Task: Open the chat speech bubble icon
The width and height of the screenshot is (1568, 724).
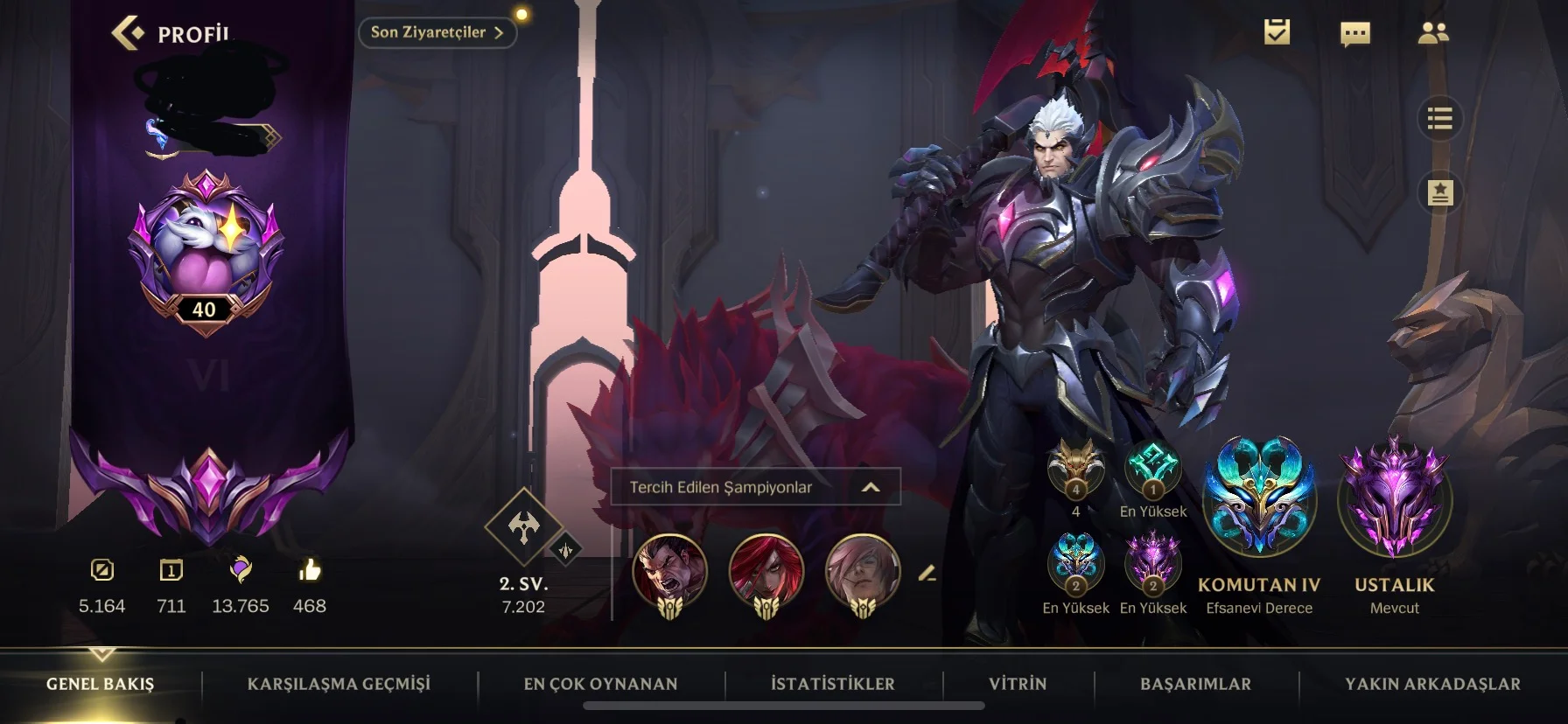Action: tap(1354, 33)
